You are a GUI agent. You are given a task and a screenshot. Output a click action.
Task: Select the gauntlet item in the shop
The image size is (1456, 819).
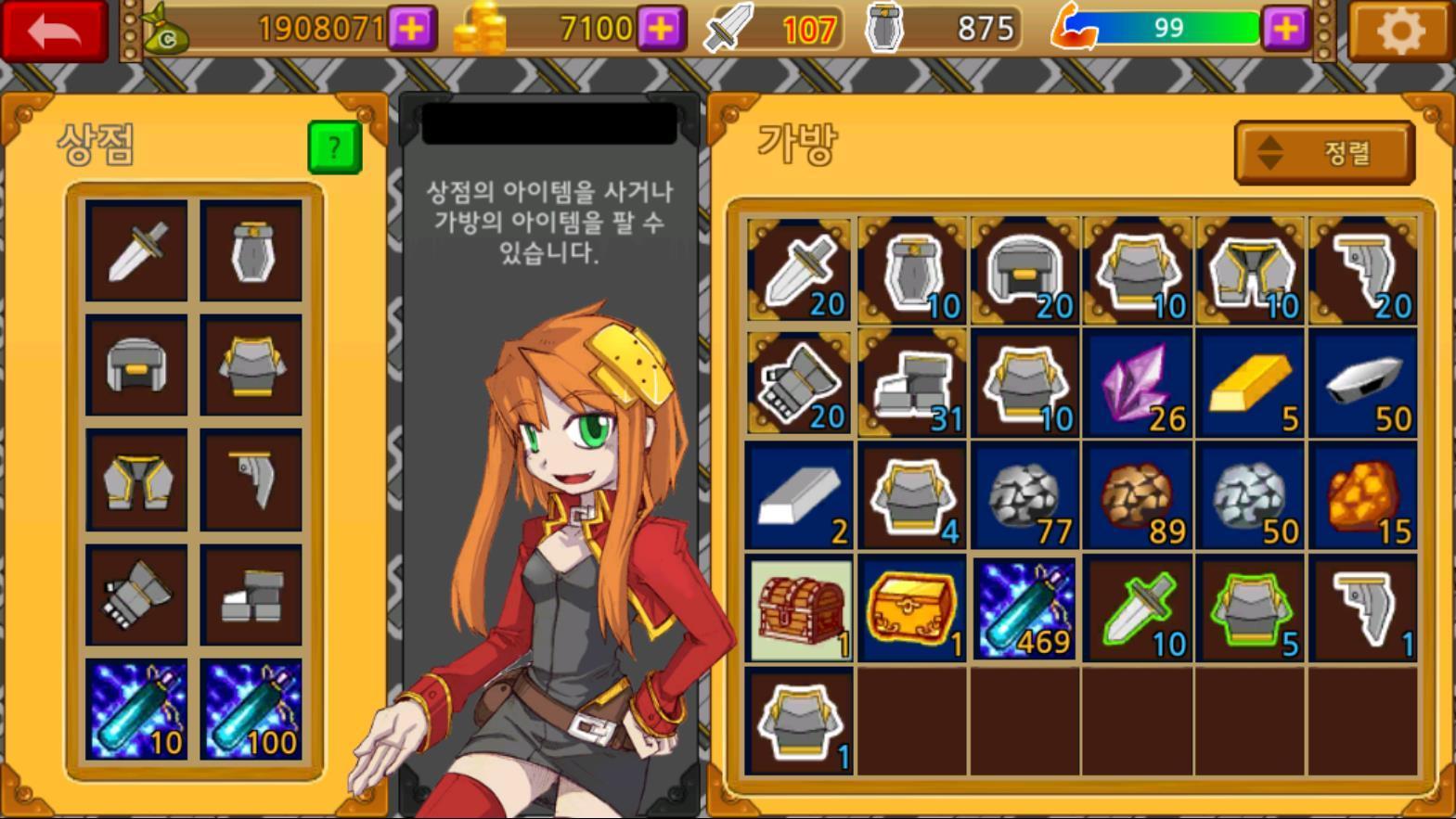click(x=136, y=598)
